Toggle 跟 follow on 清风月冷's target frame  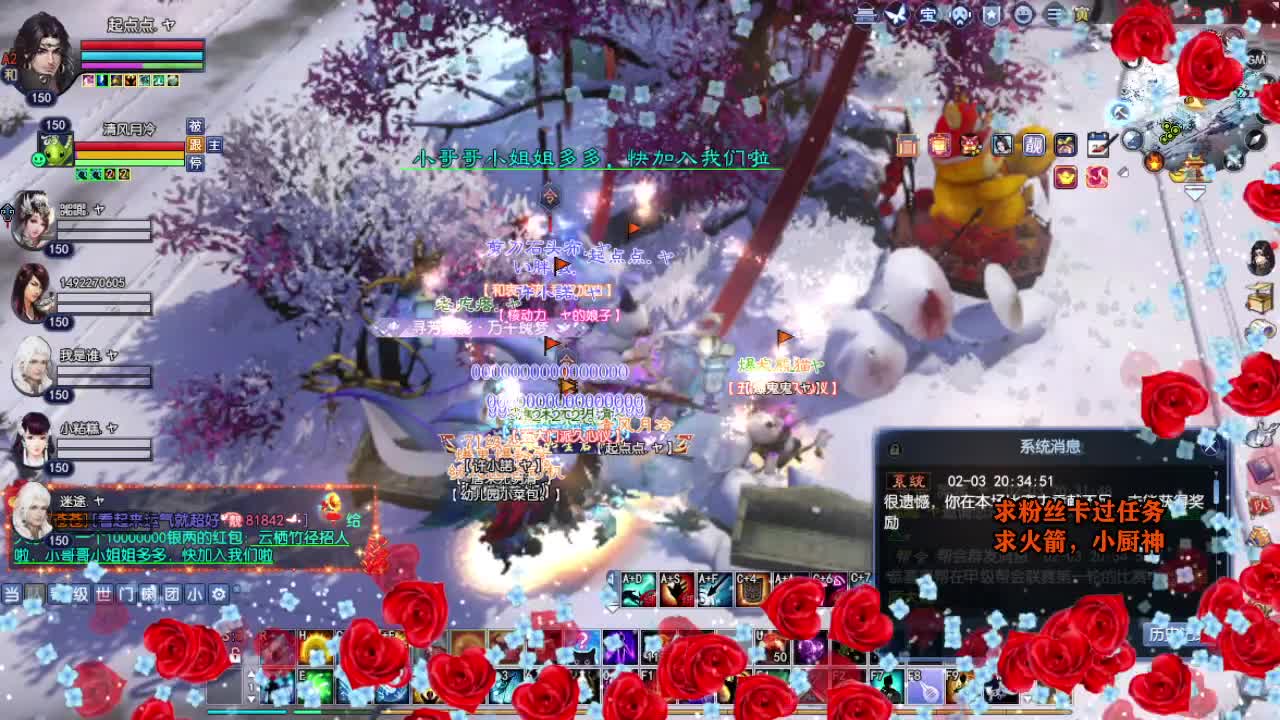pos(197,146)
